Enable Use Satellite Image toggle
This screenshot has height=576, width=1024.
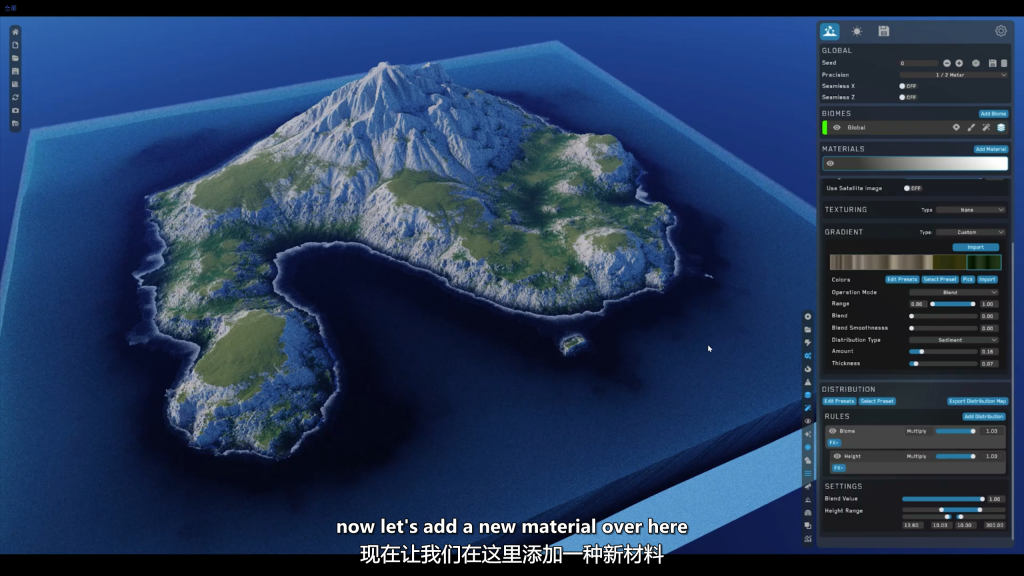click(x=908, y=188)
